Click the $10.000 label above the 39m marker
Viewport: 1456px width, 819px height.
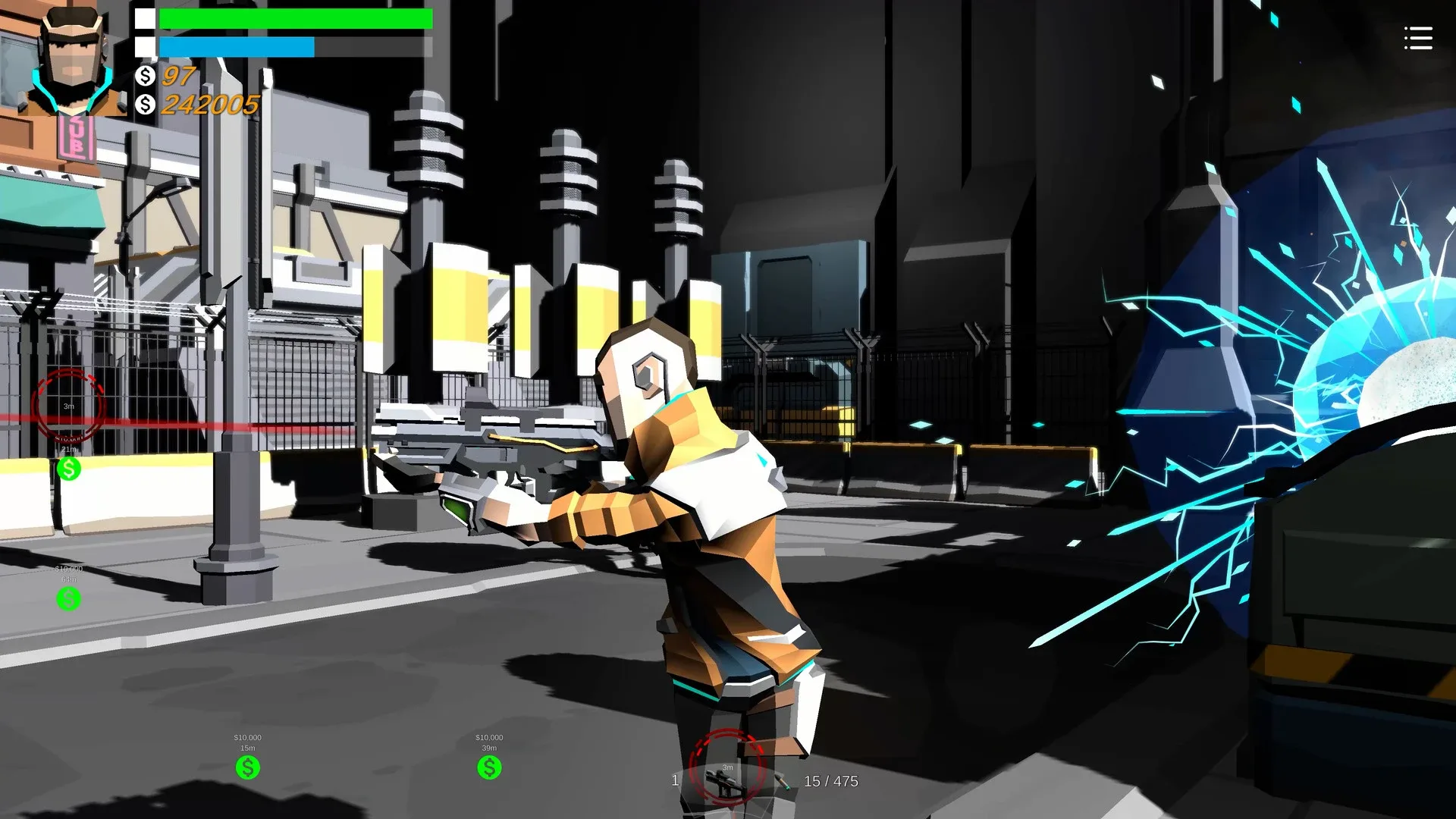pos(488,736)
